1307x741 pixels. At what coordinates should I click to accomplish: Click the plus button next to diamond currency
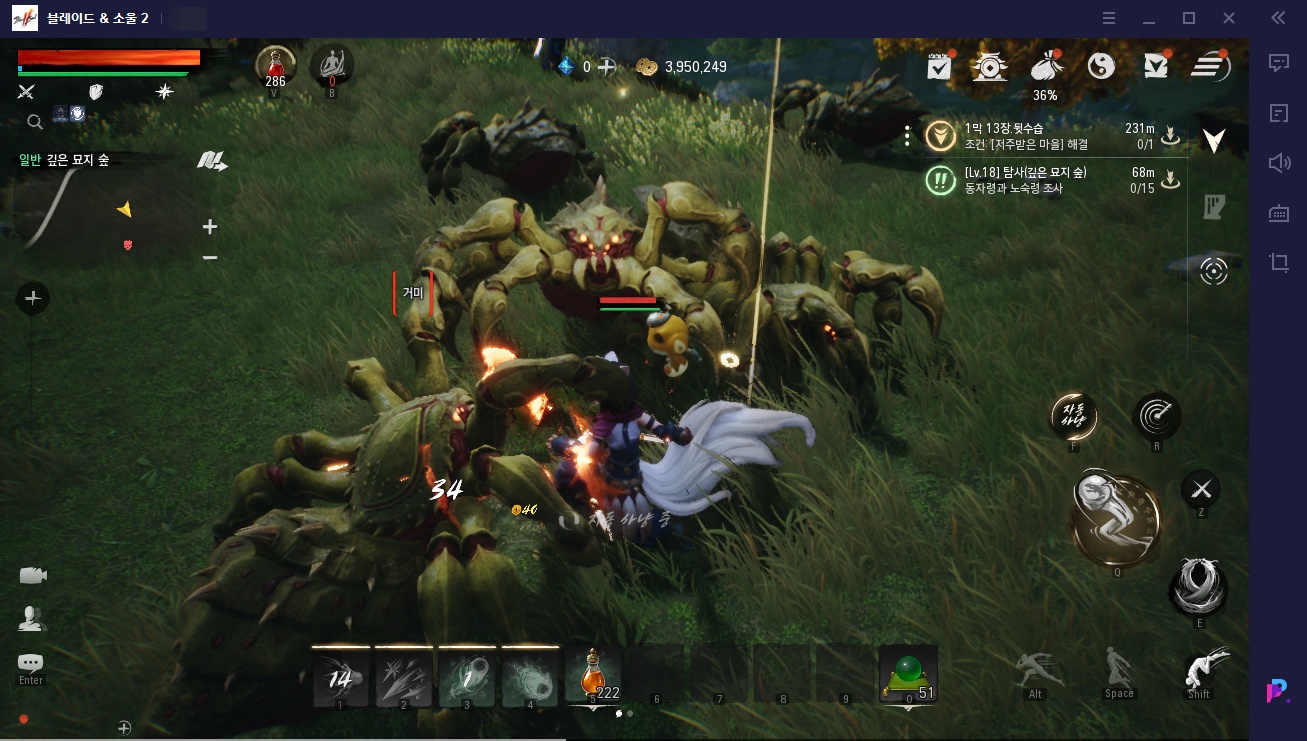[606, 67]
